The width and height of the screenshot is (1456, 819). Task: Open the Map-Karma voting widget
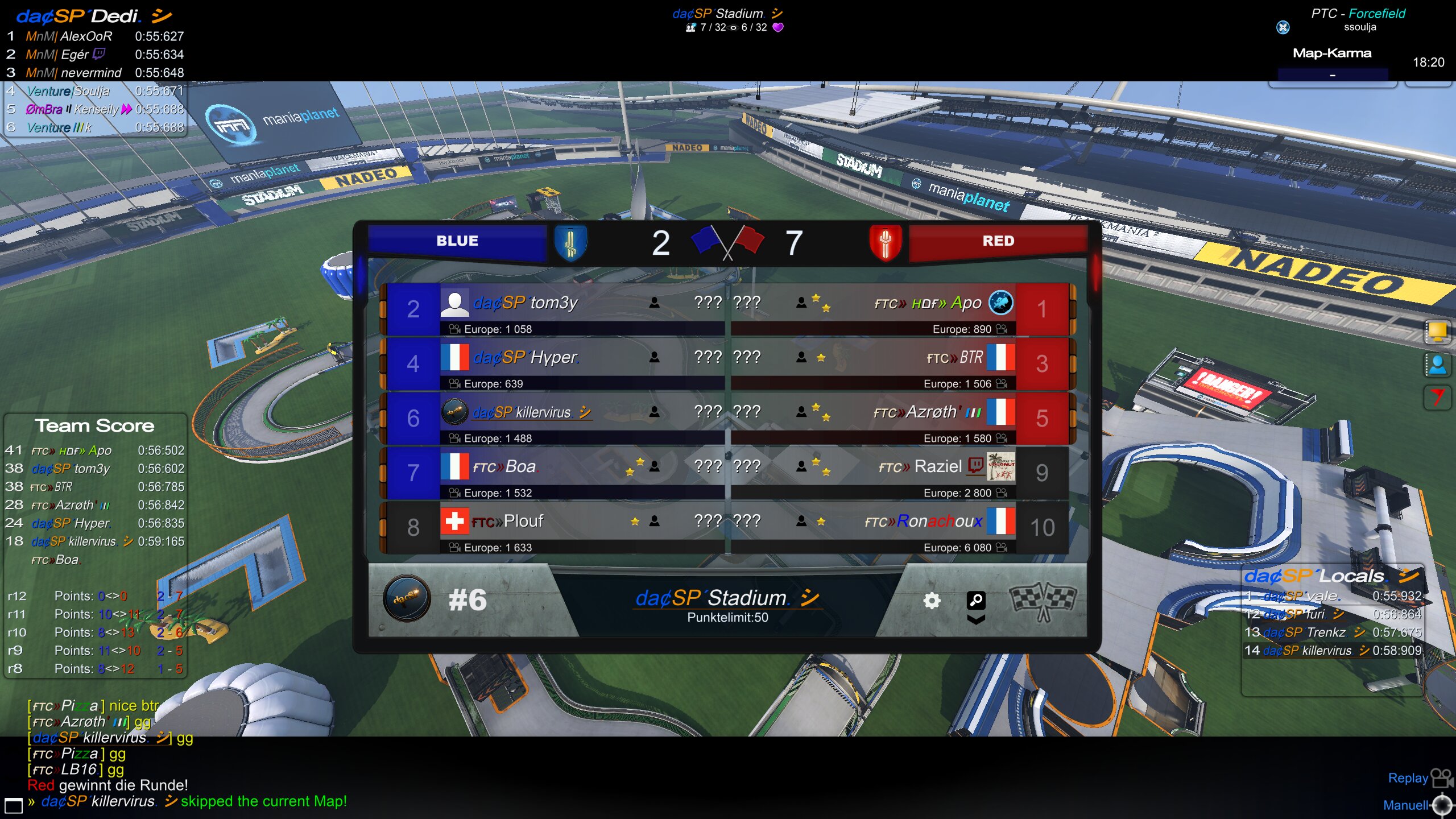click(x=1332, y=64)
